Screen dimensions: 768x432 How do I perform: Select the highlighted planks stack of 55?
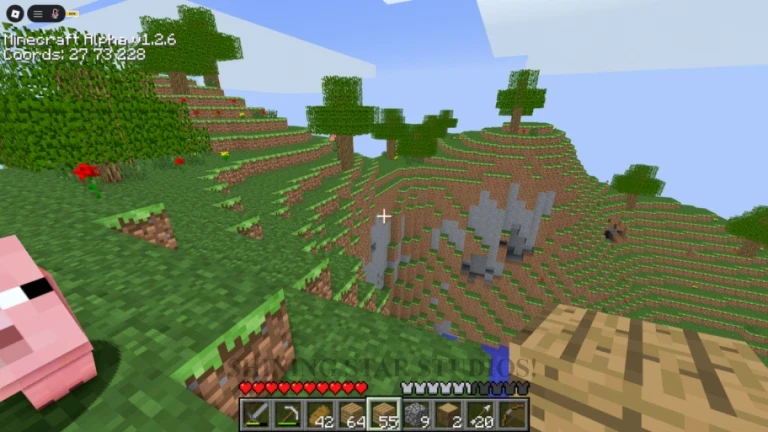click(x=384, y=414)
